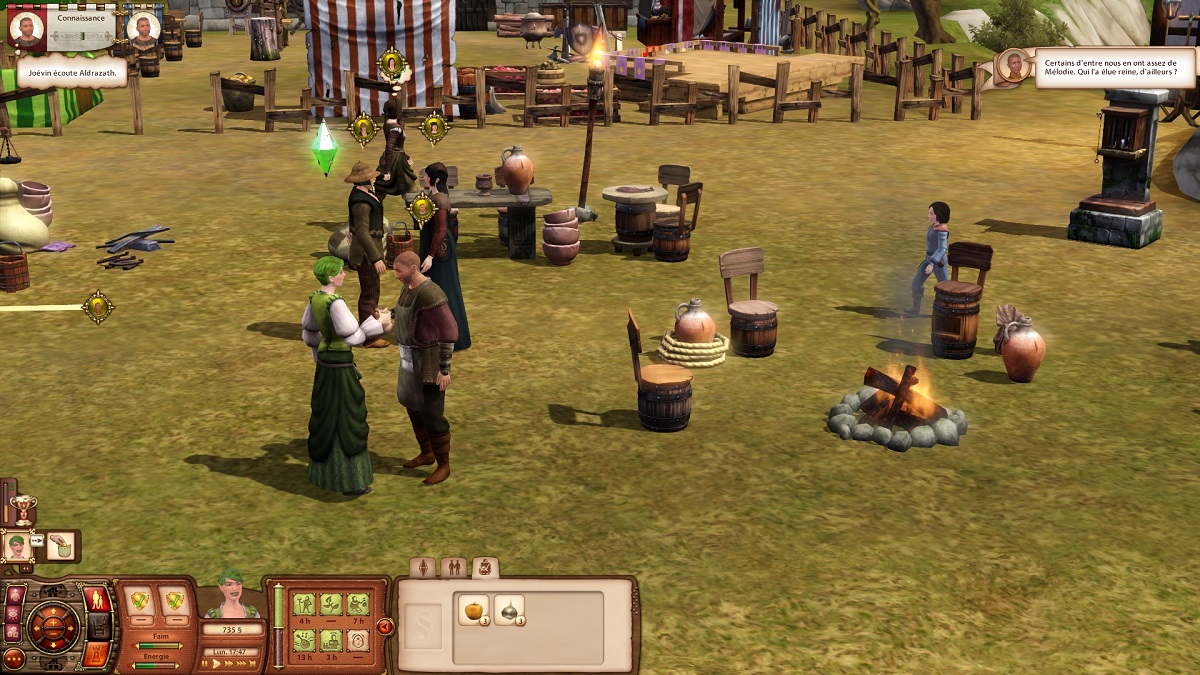The width and height of the screenshot is (1200, 675).
Task: Select Joévin's portrait in the Connaissance panel
Action: click(x=26, y=28)
